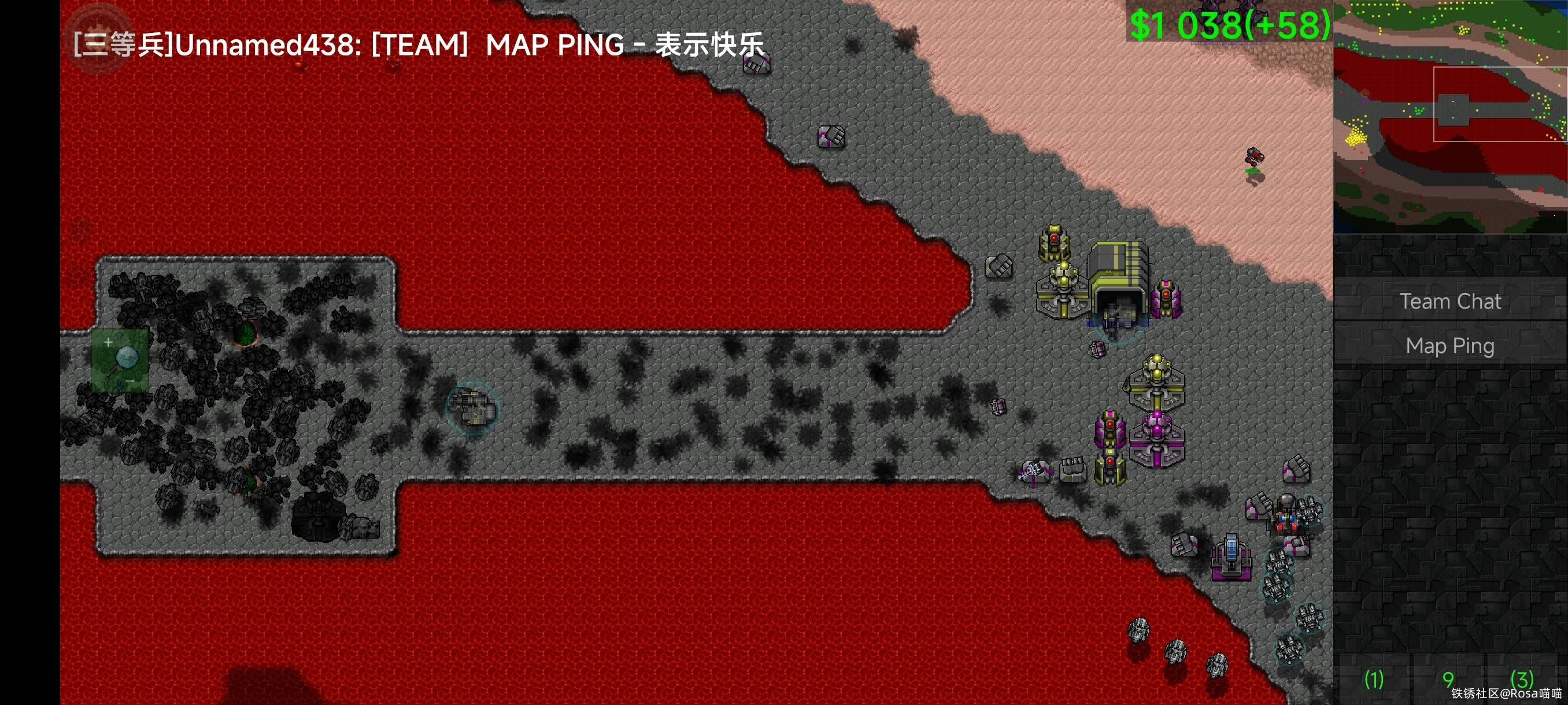Click the minimap in the corner
Viewport: 1568px width, 705px height.
(x=1450, y=116)
